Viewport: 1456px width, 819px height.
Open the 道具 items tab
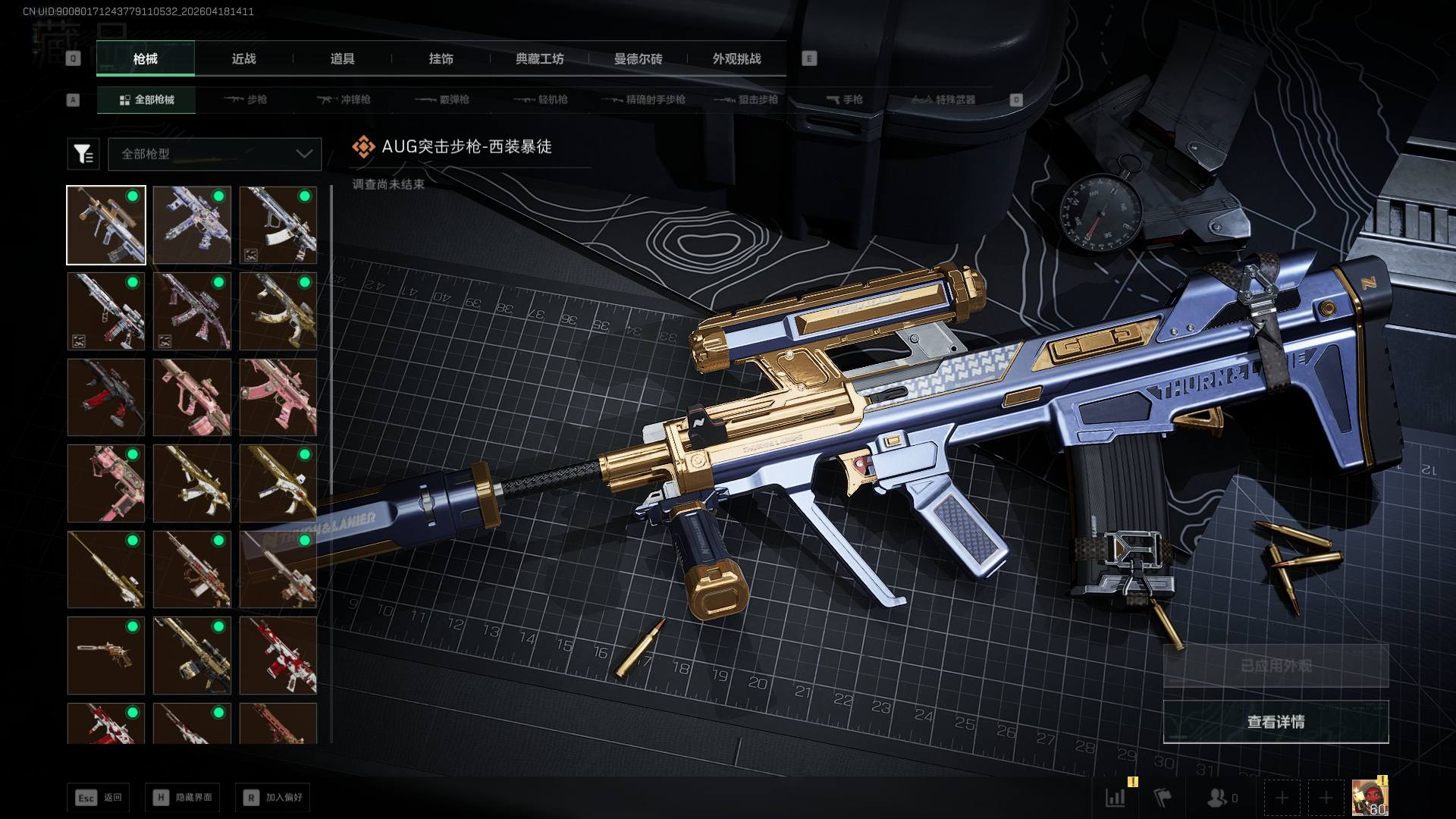(x=342, y=58)
